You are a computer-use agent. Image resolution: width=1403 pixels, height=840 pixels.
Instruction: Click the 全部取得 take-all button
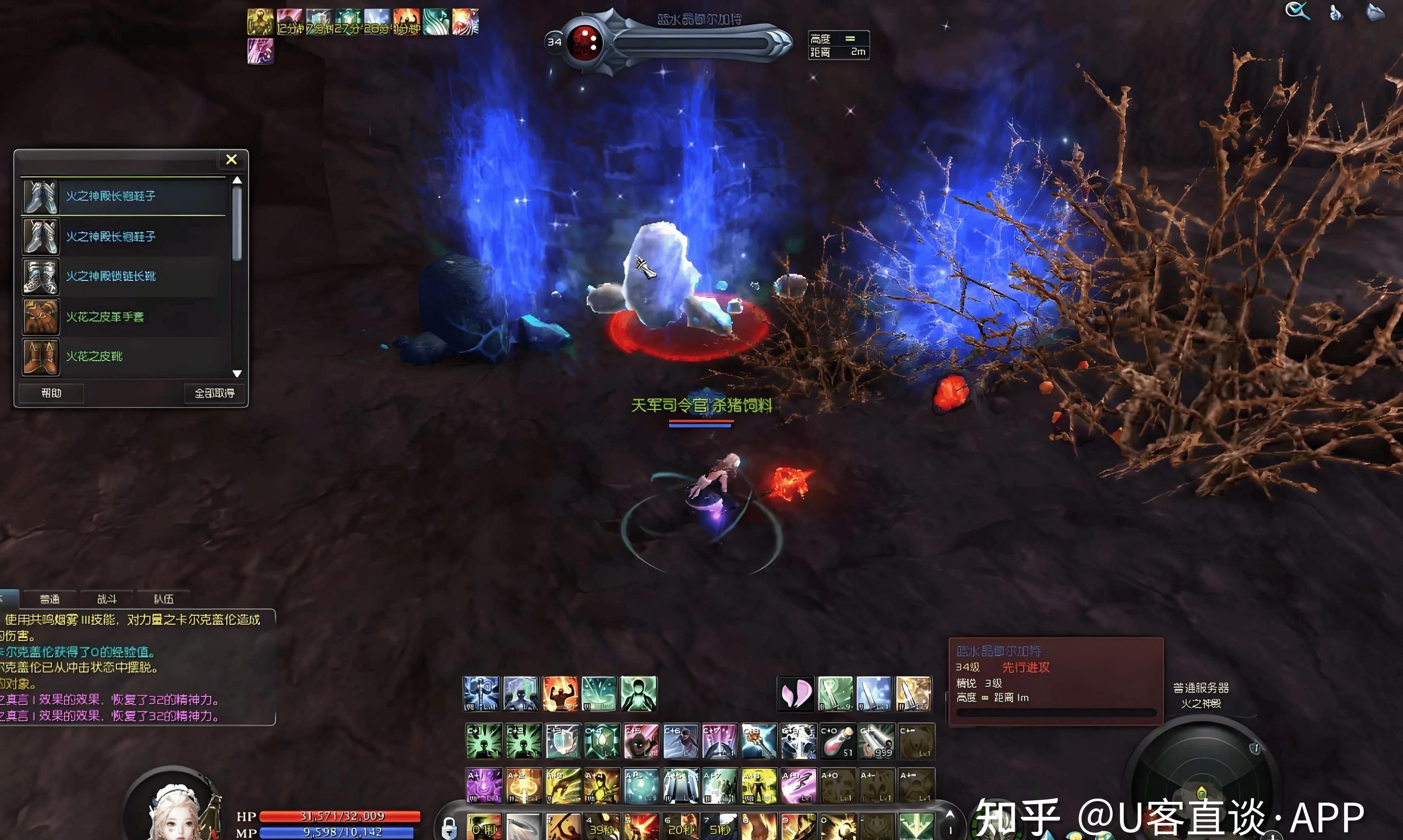pyautogui.click(x=214, y=393)
